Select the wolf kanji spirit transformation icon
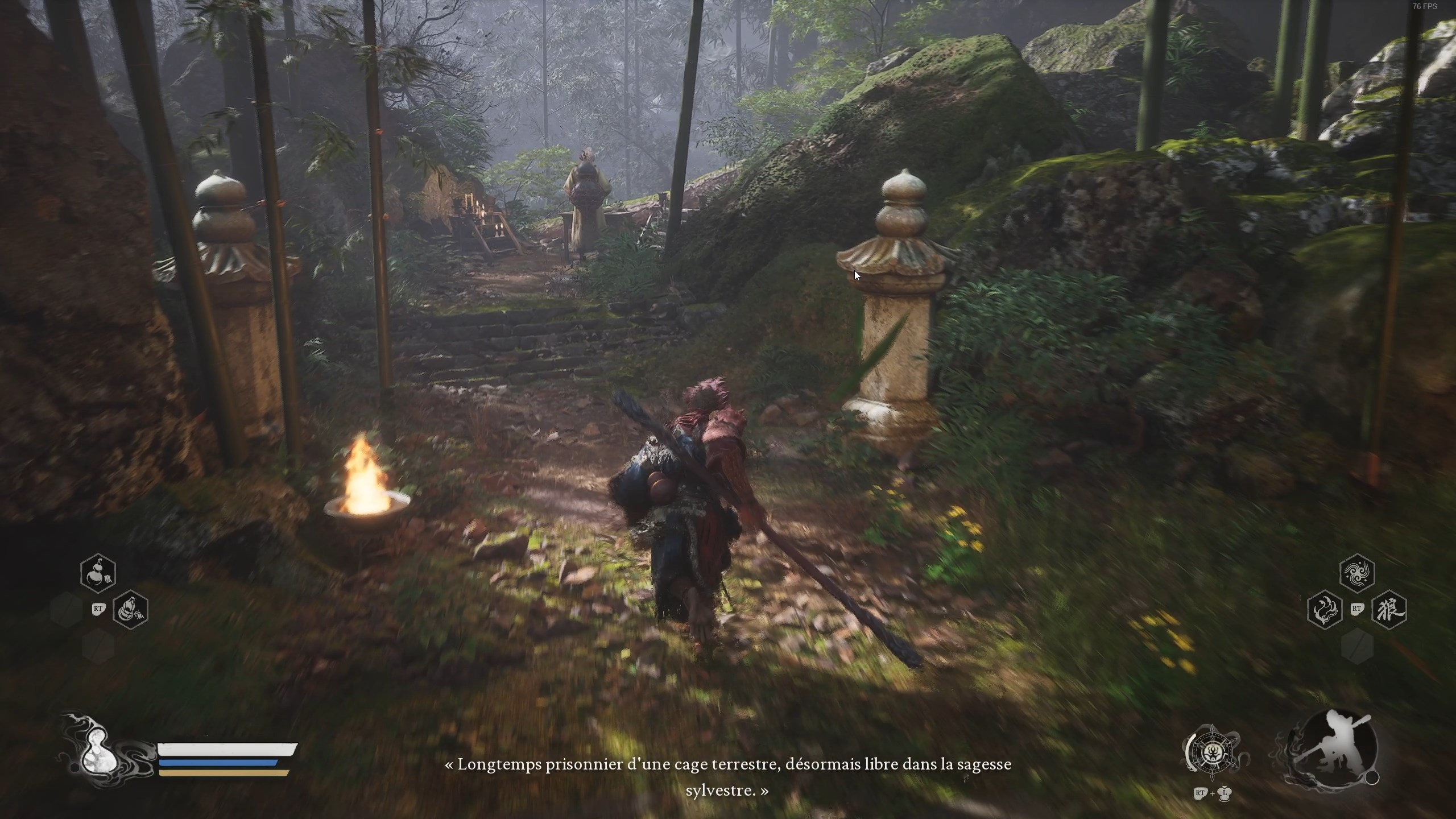Viewport: 1456px width, 819px height. (1390, 610)
